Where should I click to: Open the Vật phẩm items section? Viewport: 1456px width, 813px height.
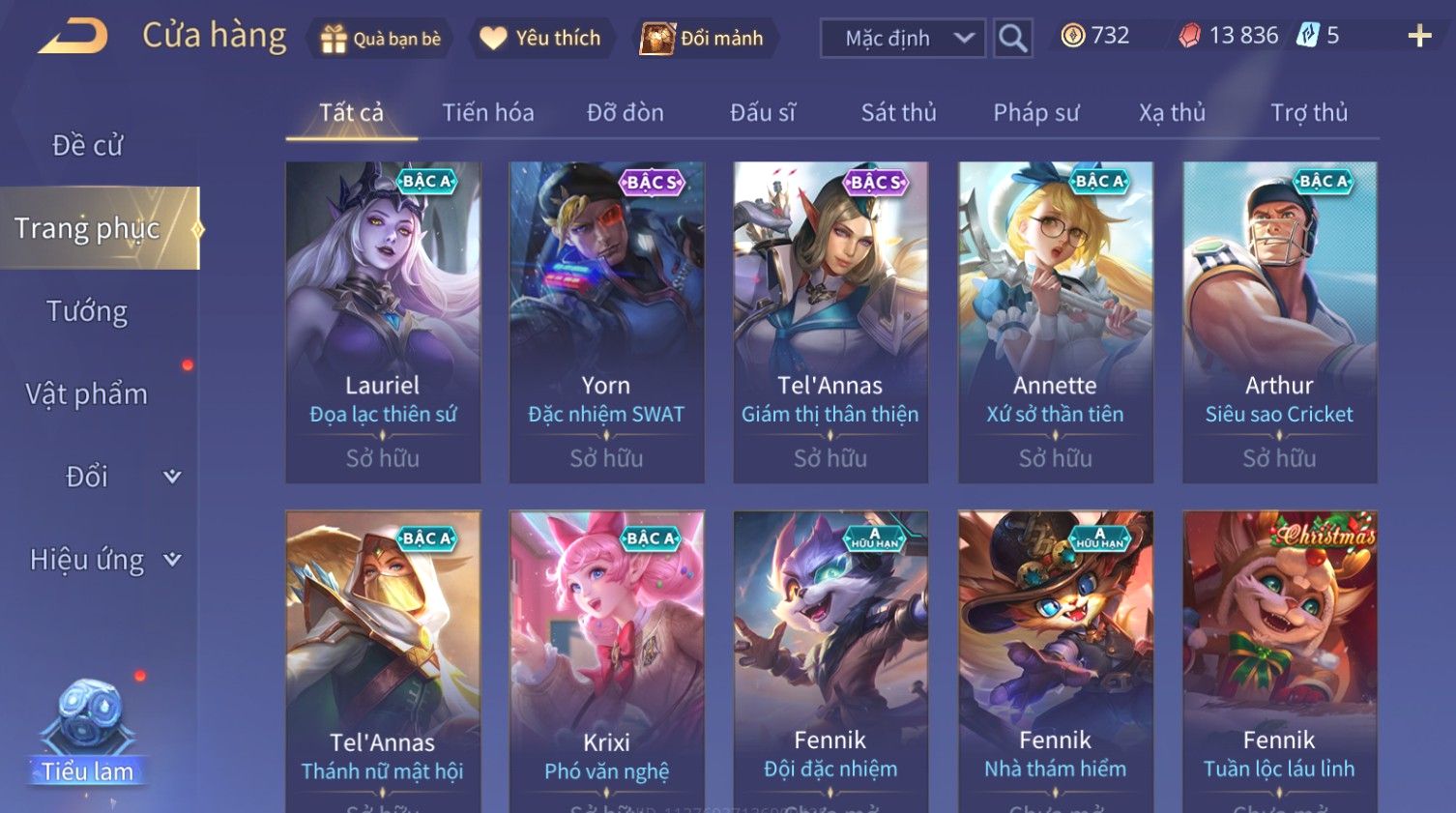pos(87,394)
